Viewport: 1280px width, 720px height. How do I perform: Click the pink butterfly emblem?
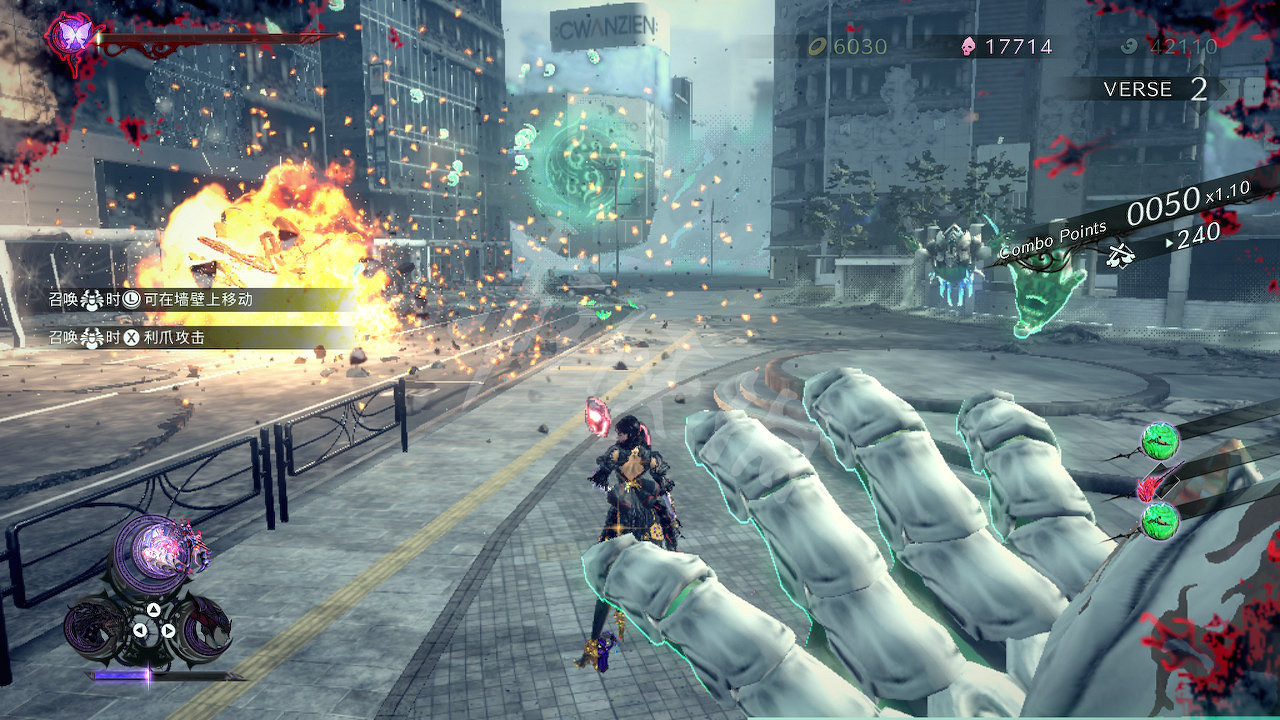tap(72, 35)
